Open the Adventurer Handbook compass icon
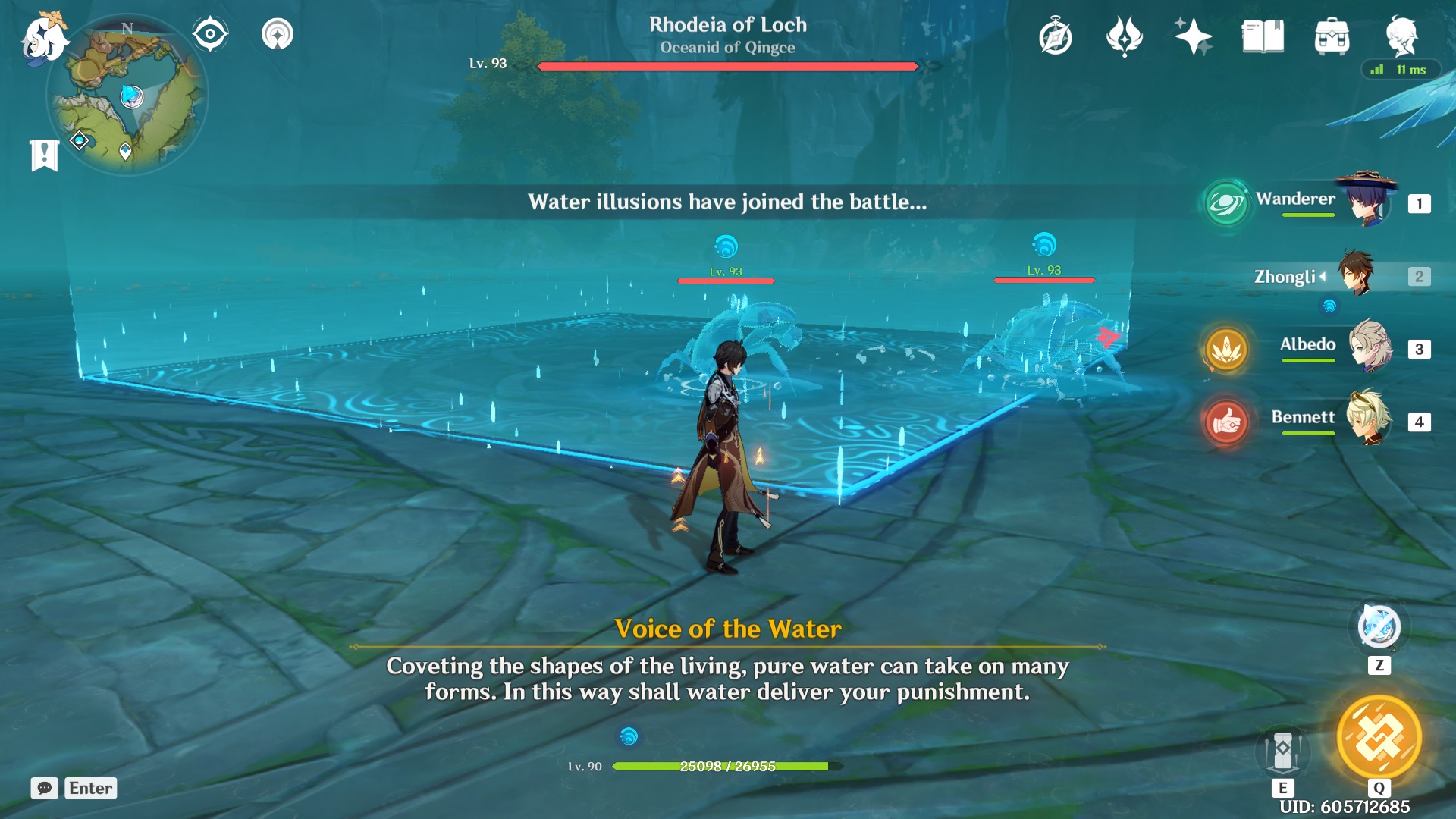This screenshot has height=819, width=1456. (x=1056, y=35)
